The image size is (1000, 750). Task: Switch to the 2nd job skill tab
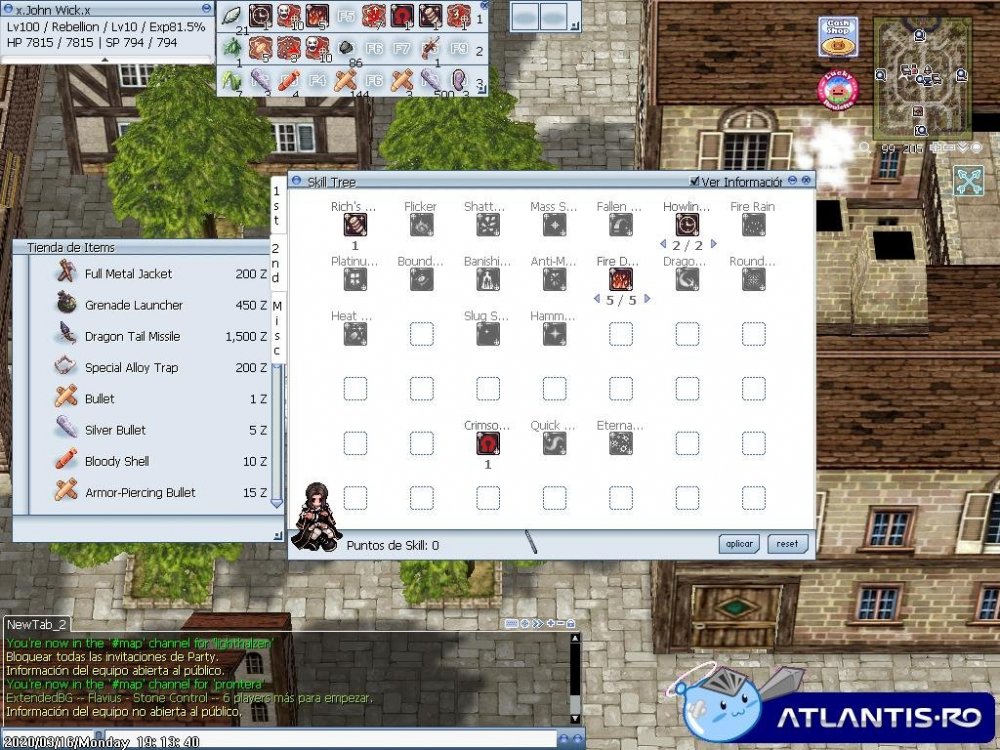pyautogui.click(x=277, y=262)
